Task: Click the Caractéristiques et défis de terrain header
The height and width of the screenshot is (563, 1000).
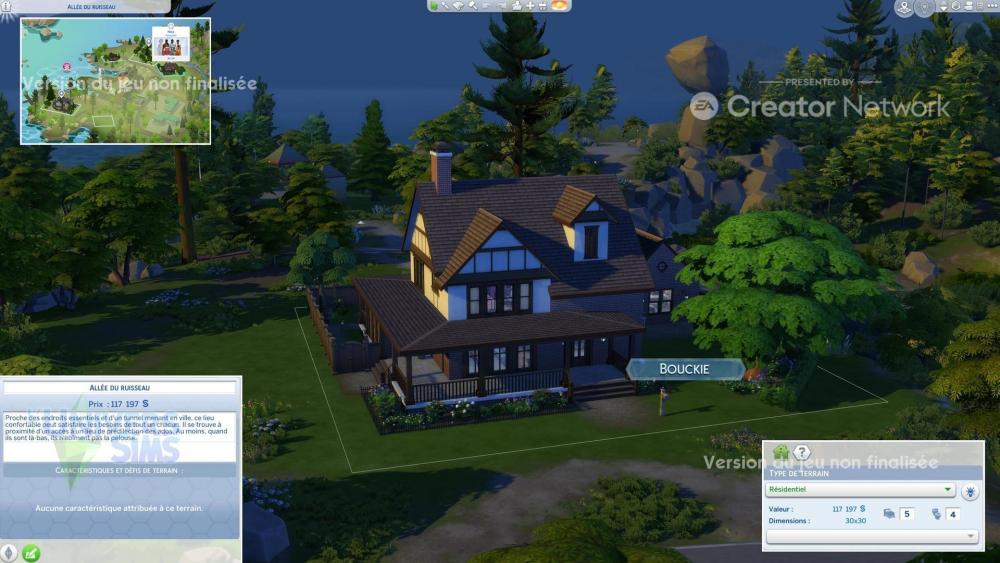Action: point(120,469)
